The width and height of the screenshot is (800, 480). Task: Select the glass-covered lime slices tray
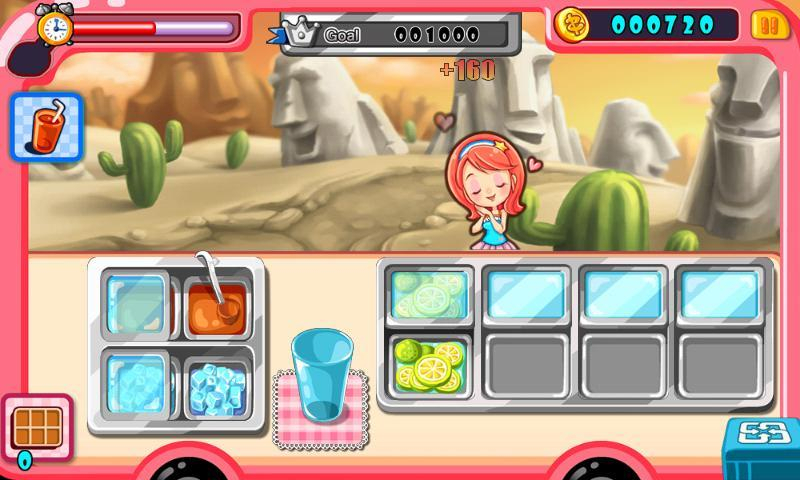pos(430,294)
